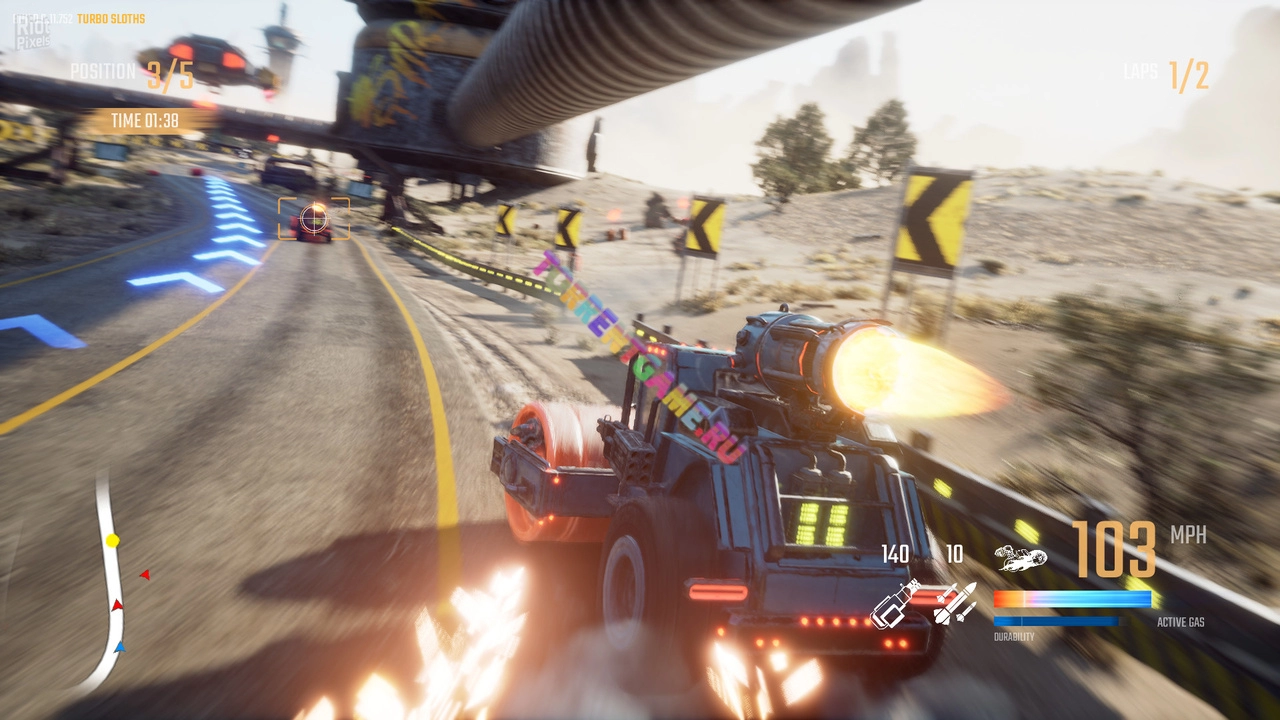Select the triple rockets weapon icon
The height and width of the screenshot is (720, 1280).
[955, 602]
